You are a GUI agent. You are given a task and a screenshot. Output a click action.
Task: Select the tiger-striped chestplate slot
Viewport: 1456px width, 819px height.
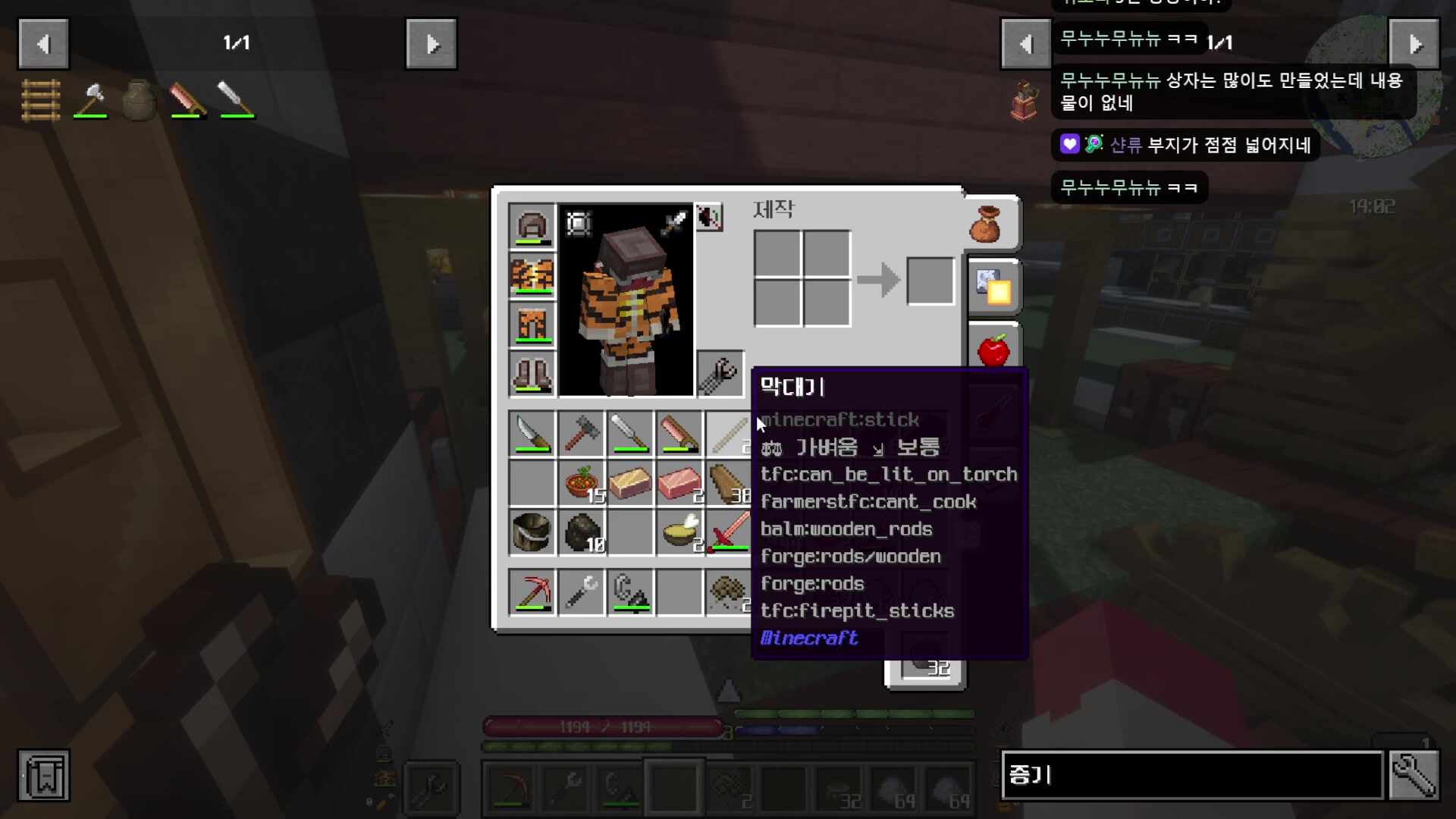tap(532, 275)
